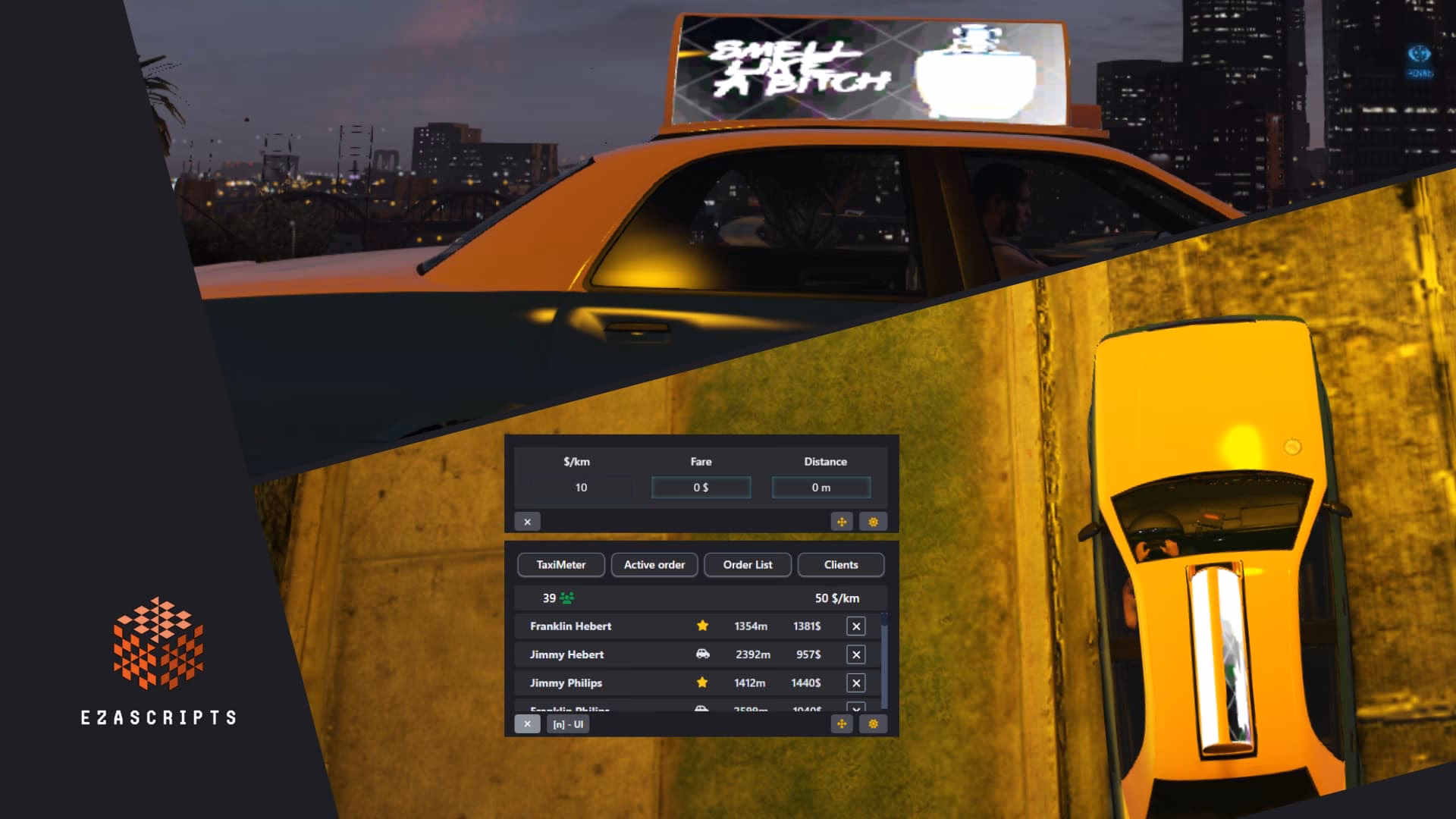Click the settings gear on the taxi meter panel
Screen dimensions: 1456x819
tap(873, 522)
